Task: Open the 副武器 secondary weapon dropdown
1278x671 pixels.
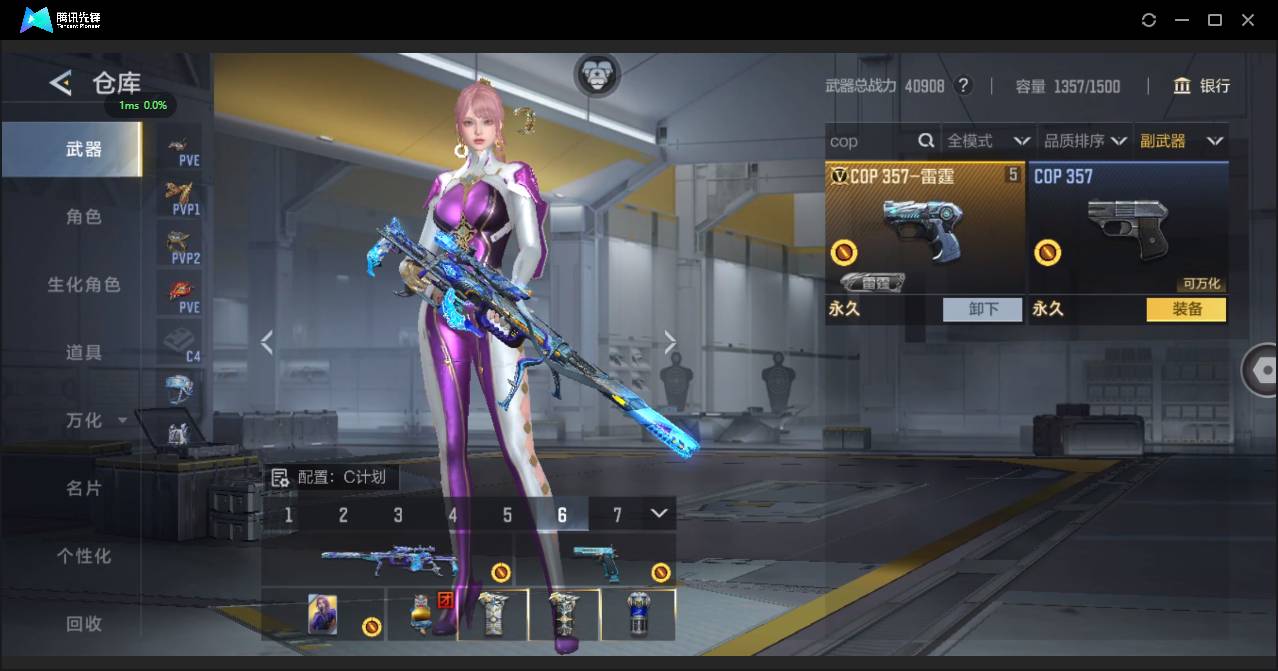Action: [x=1181, y=141]
